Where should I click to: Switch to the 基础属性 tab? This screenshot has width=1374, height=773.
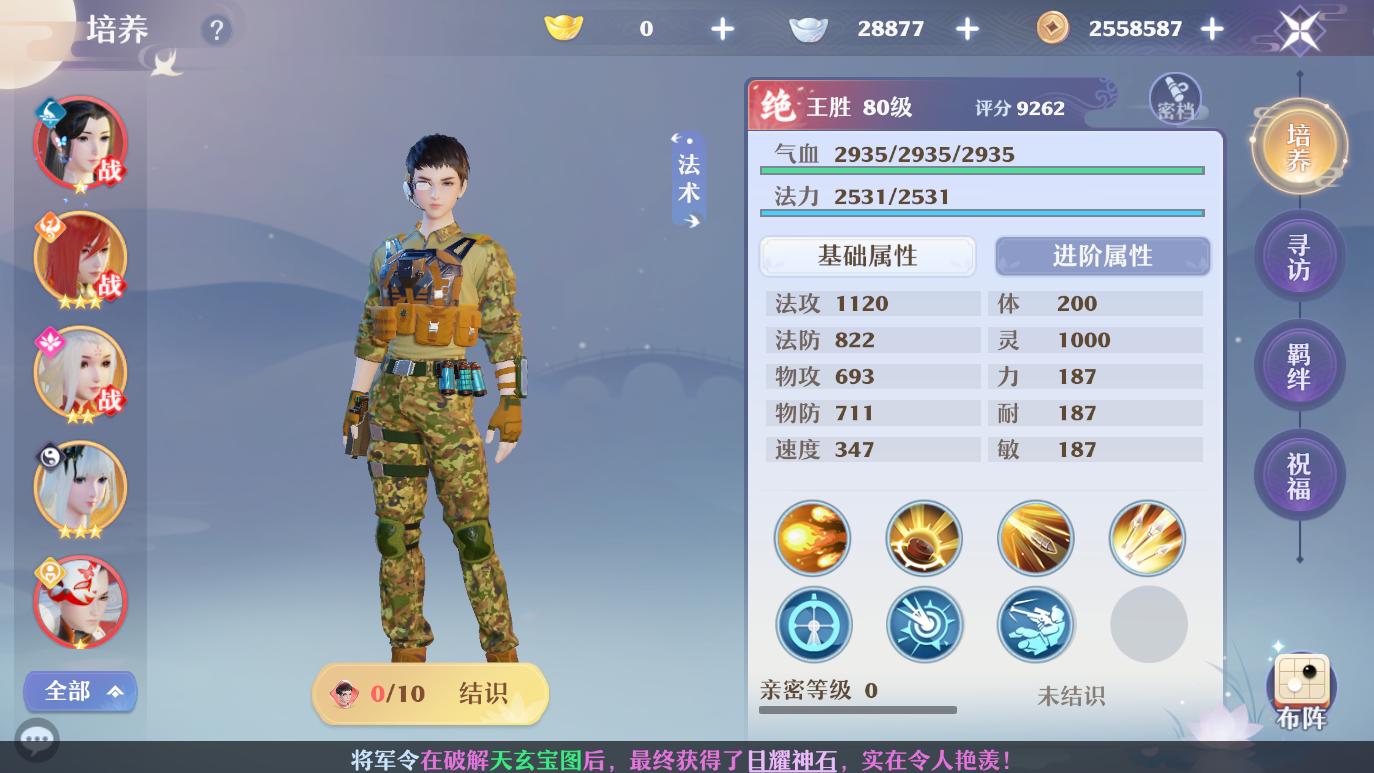coord(868,256)
